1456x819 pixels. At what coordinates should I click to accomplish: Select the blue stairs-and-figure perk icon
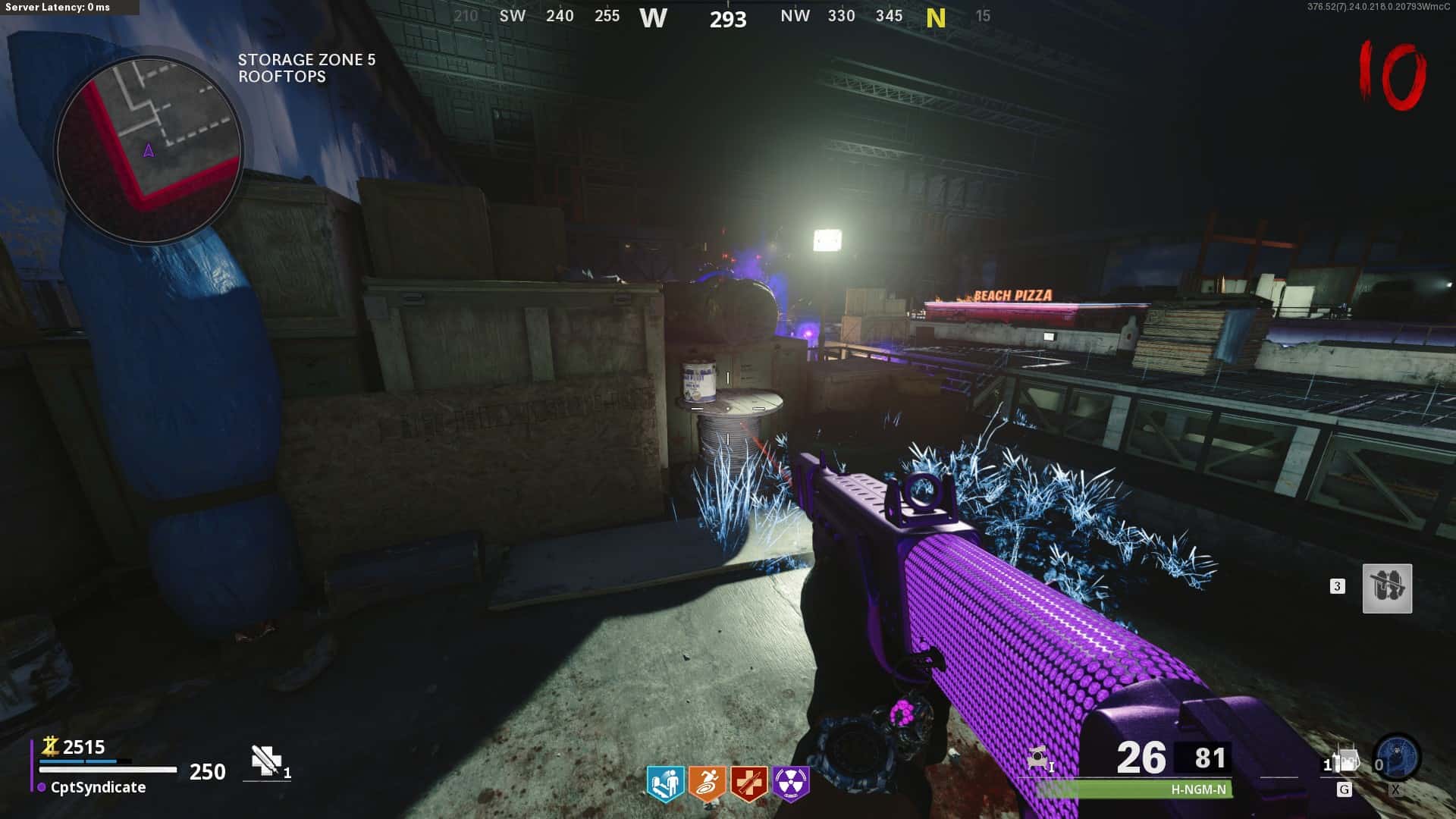666,783
